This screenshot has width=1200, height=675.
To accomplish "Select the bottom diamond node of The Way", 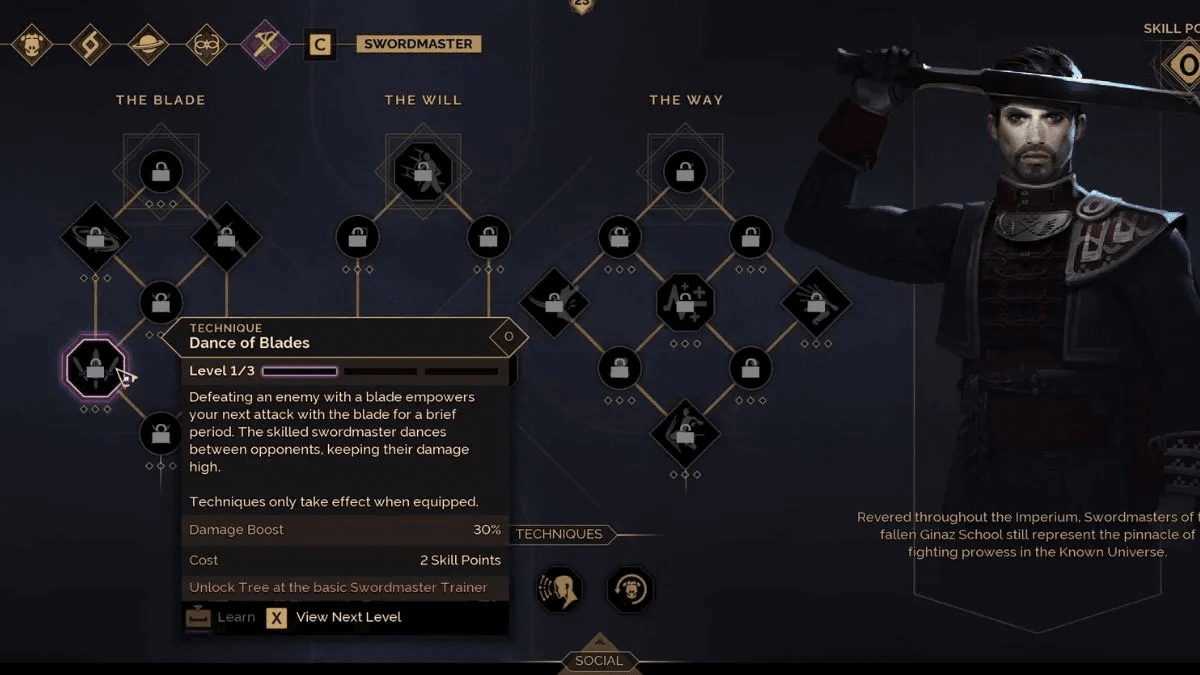I will click(x=685, y=433).
